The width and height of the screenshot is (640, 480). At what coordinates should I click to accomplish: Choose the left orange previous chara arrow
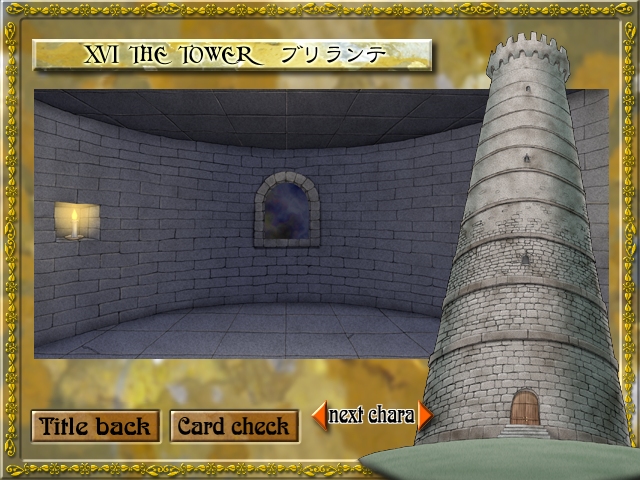(320, 414)
